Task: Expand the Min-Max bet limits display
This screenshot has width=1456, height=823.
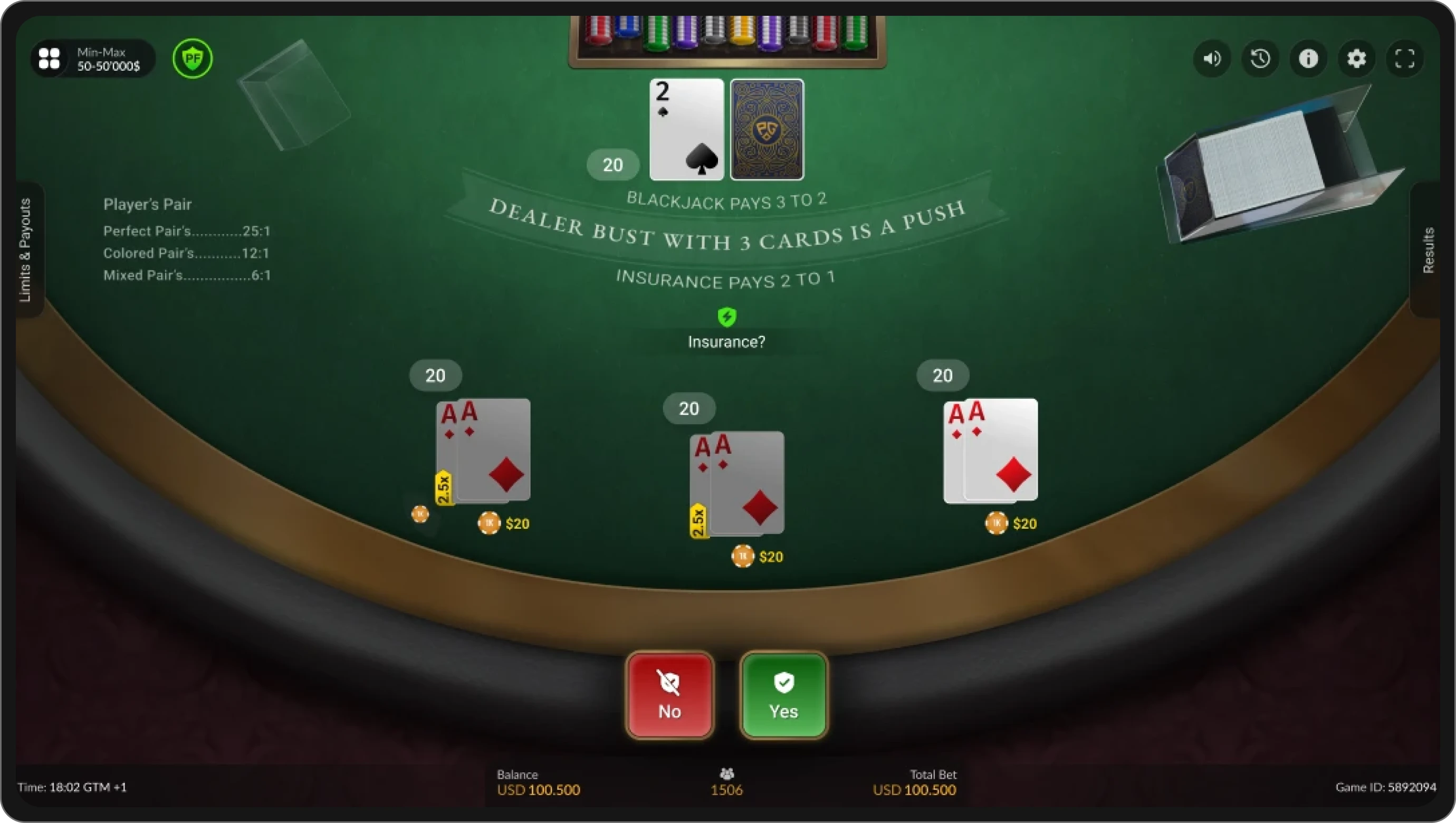Action: pyautogui.click(x=109, y=58)
